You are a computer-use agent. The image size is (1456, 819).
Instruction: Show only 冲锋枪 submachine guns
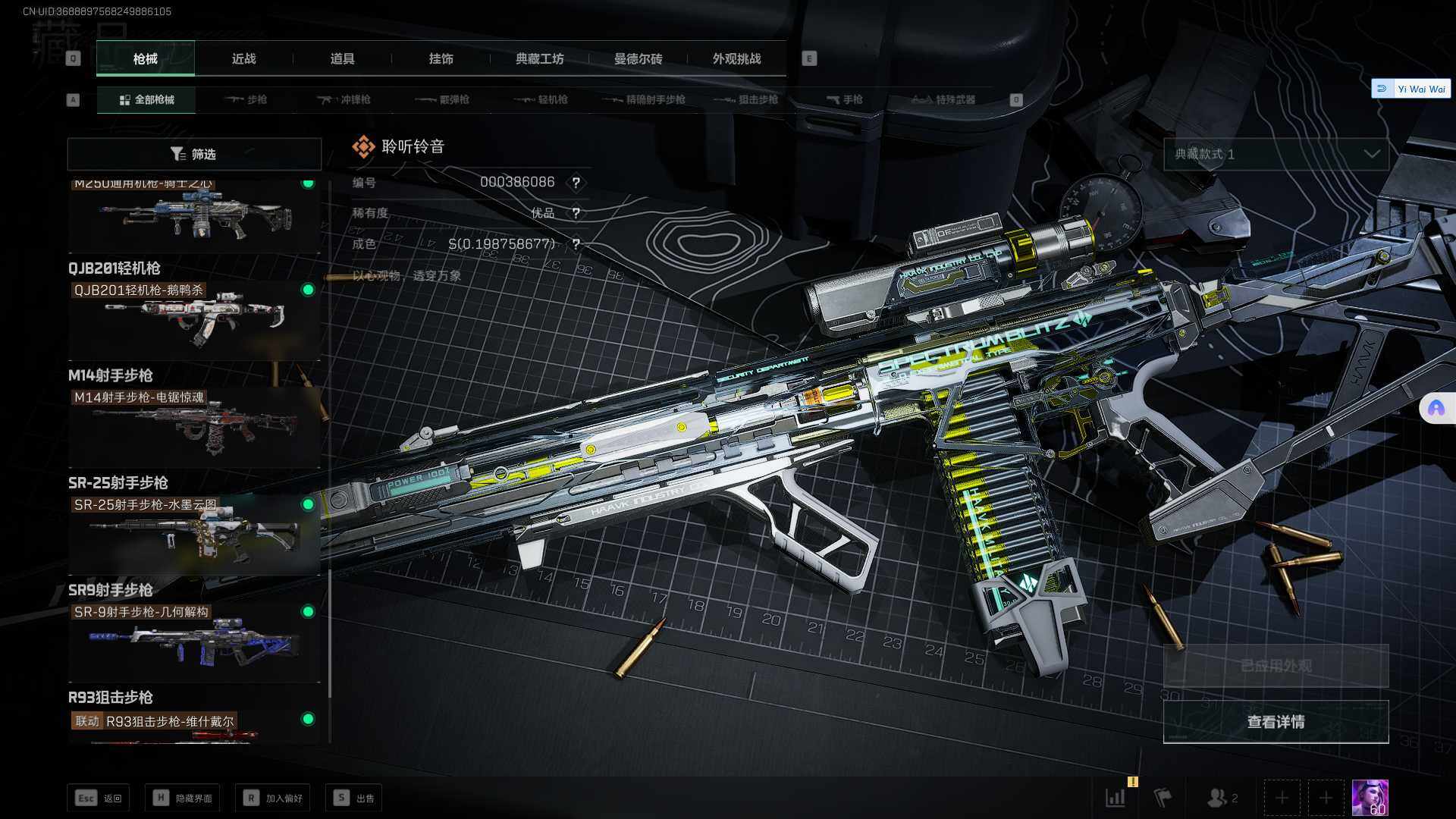[x=344, y=99]
